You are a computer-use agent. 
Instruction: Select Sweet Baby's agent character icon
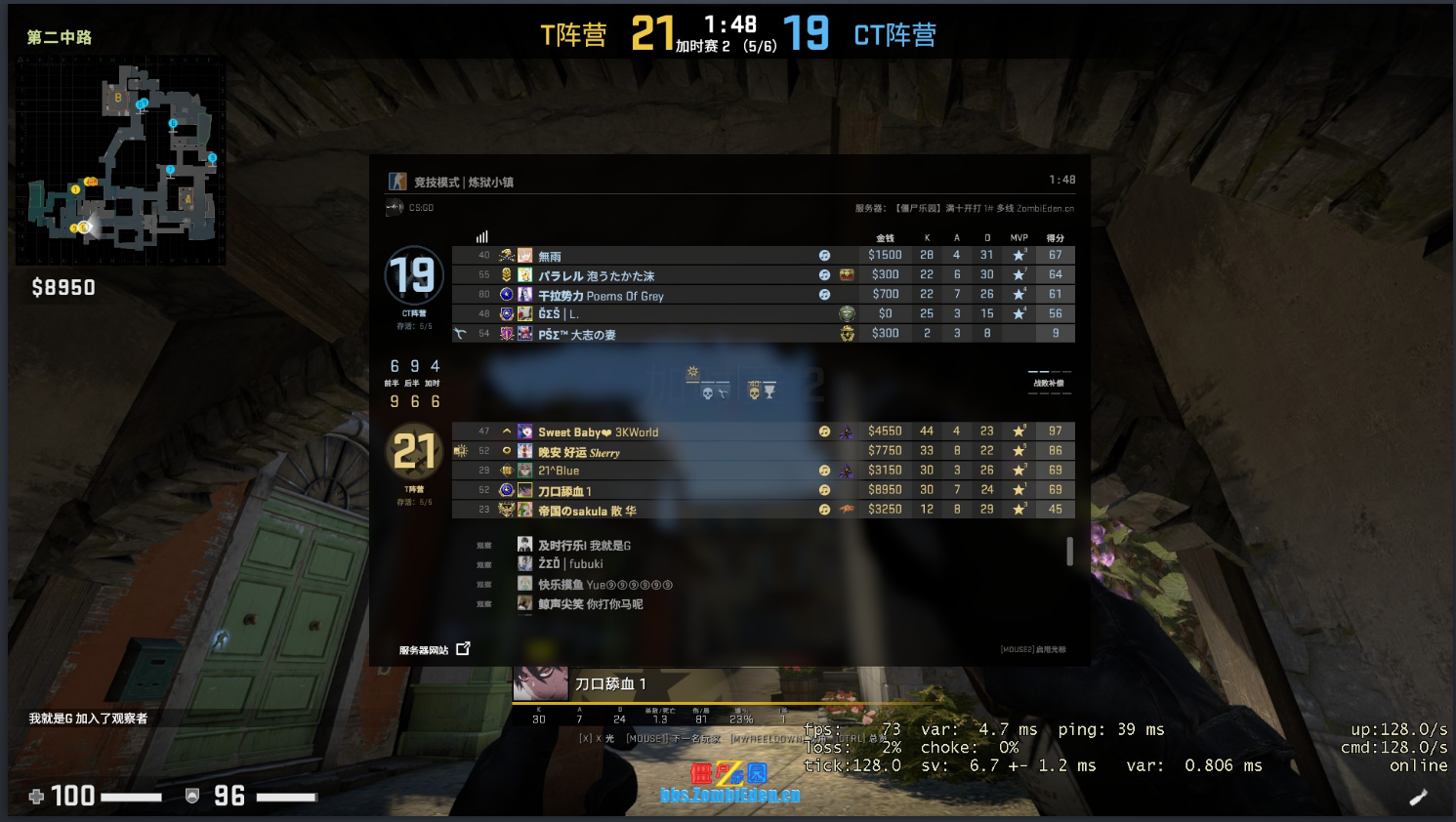[847, 432]
